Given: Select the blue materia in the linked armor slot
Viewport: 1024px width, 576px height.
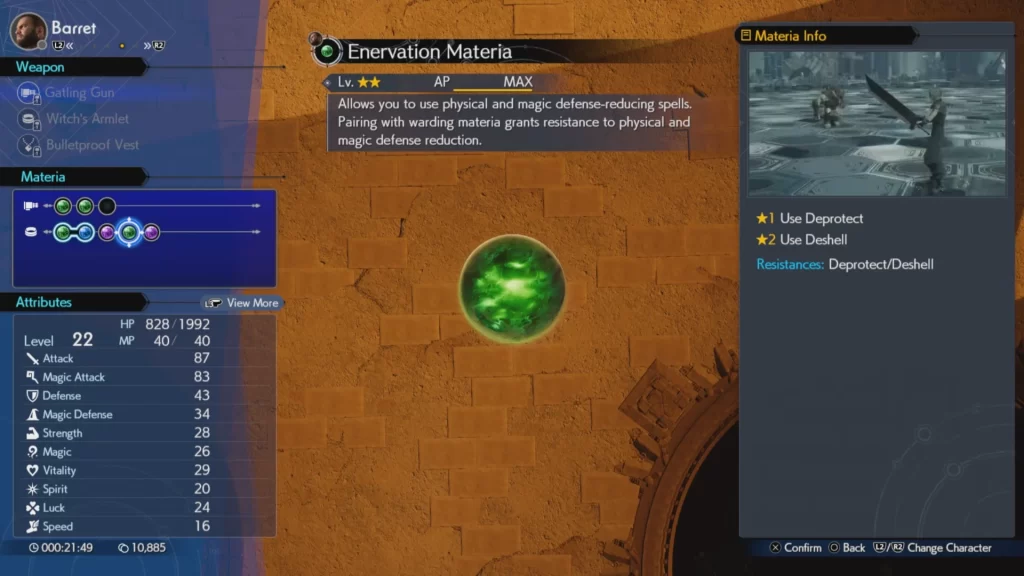Looking at the screenshot, I should [x=85, y=233].
